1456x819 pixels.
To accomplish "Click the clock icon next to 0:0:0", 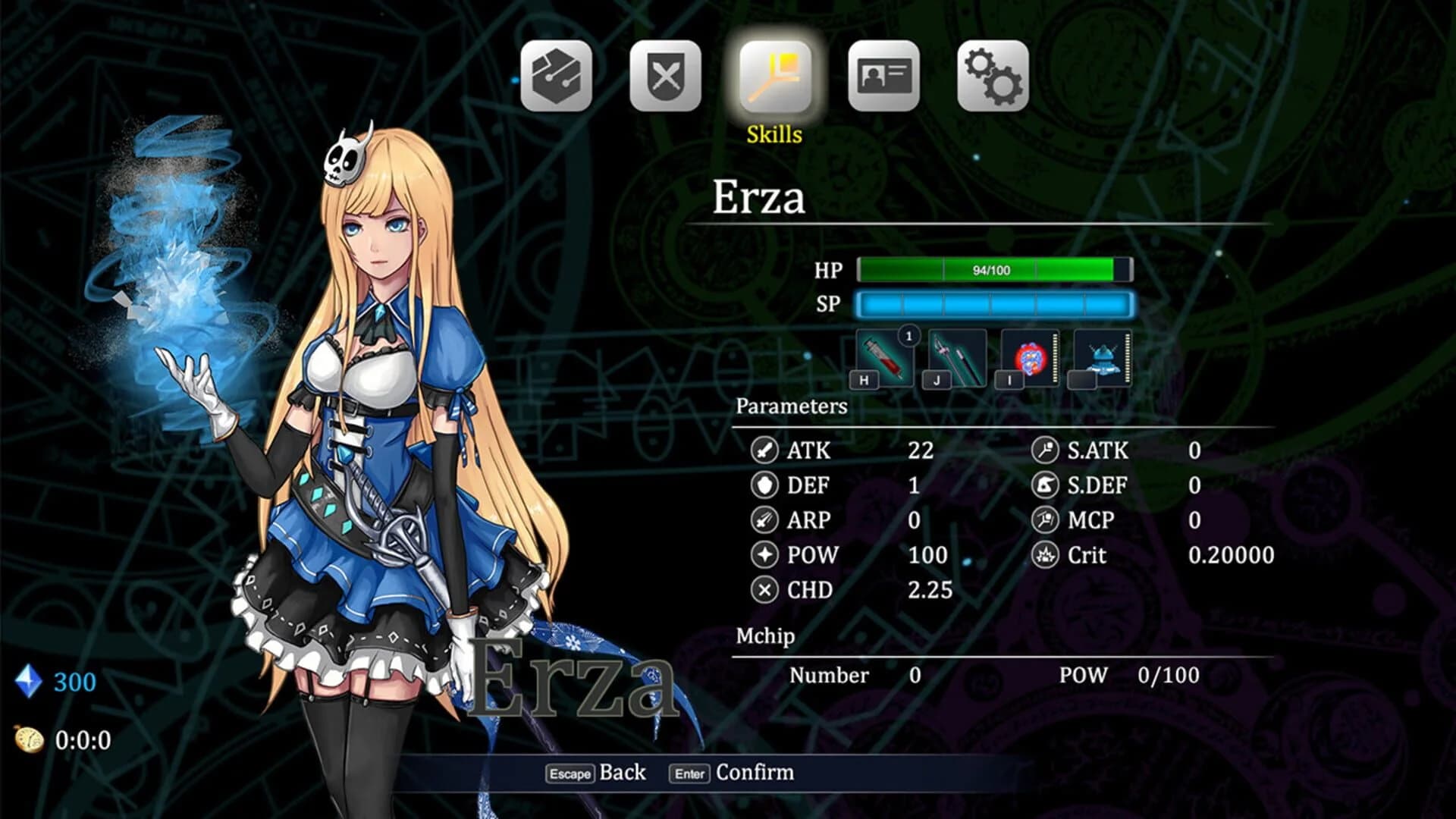I will pyautogui.click(x=29, y=739).
